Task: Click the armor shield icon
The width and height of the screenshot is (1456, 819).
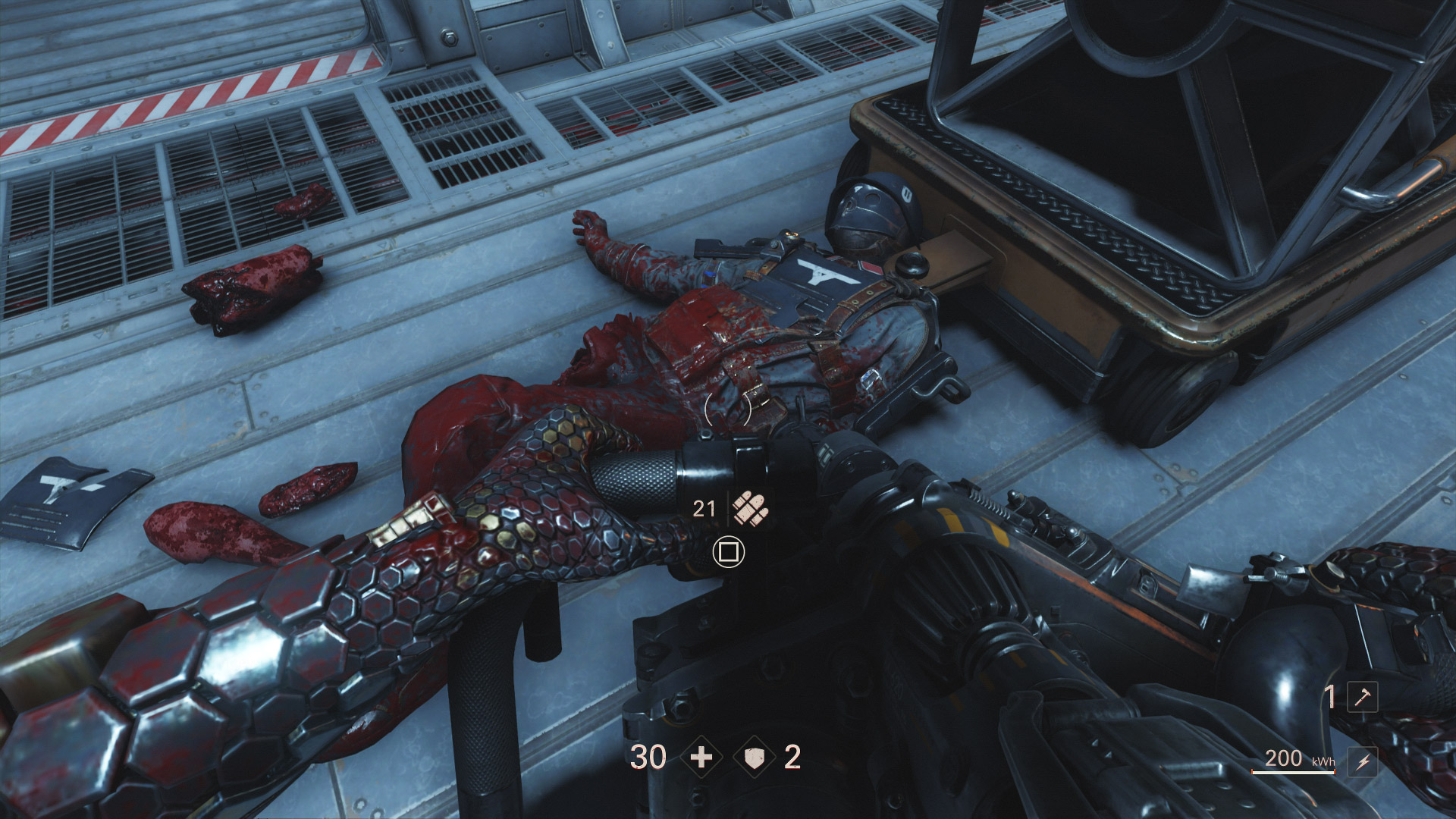Action: point(755,757)
